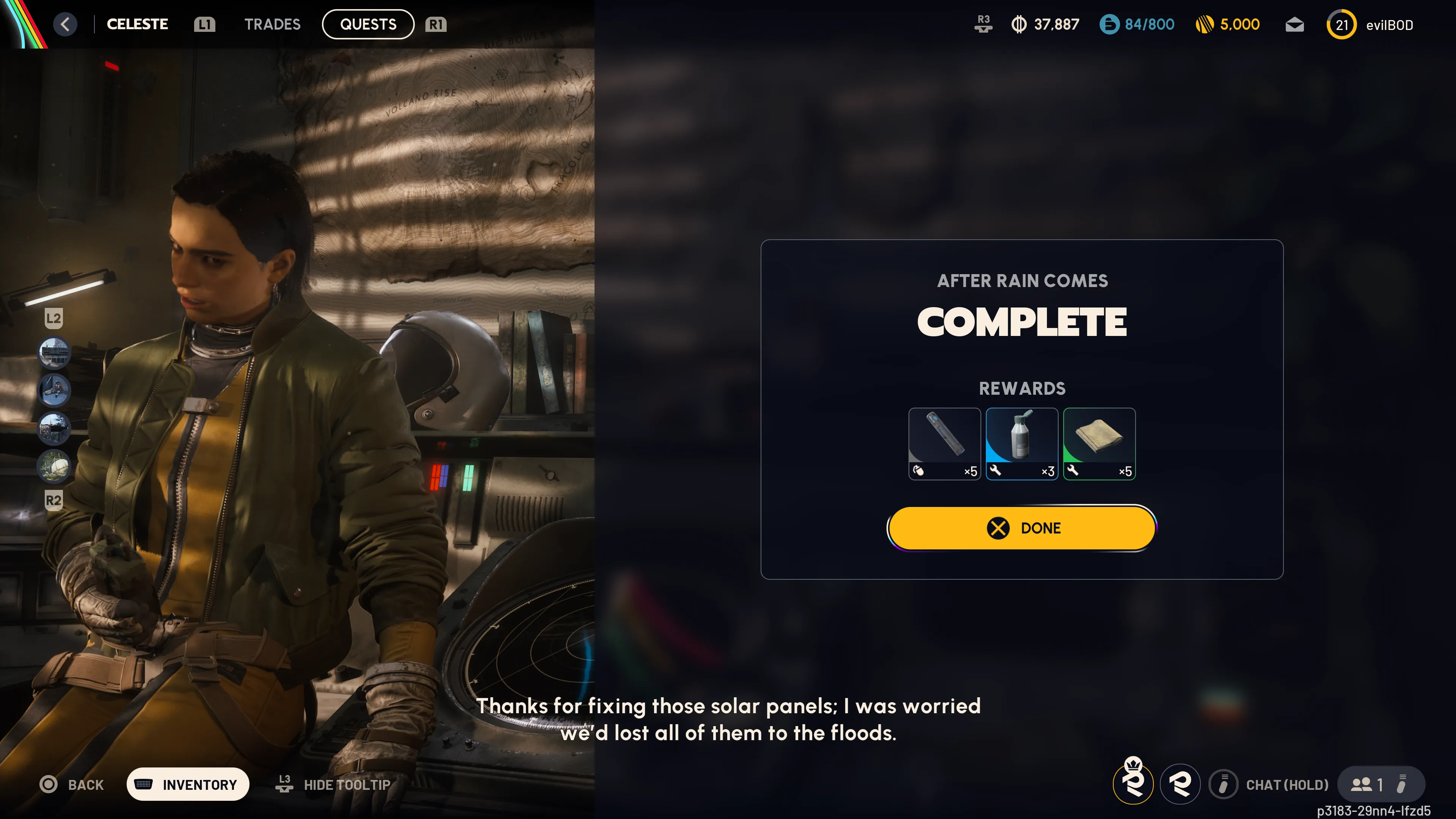Click the plain game logo circle icon
The width and height of the screenshot is (1456, 819).
1180,784
